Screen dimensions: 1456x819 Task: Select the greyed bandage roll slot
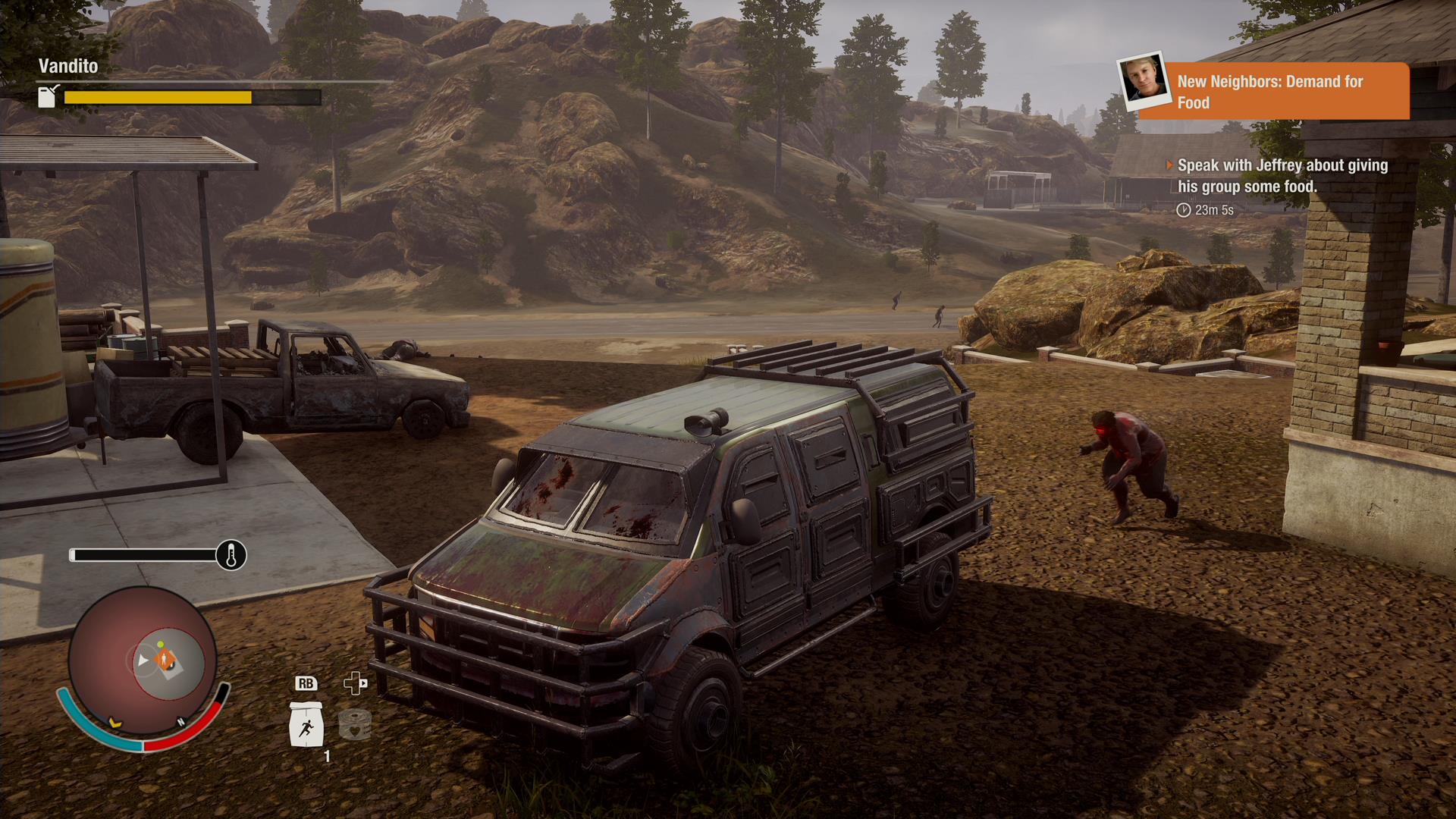[354, 724]
